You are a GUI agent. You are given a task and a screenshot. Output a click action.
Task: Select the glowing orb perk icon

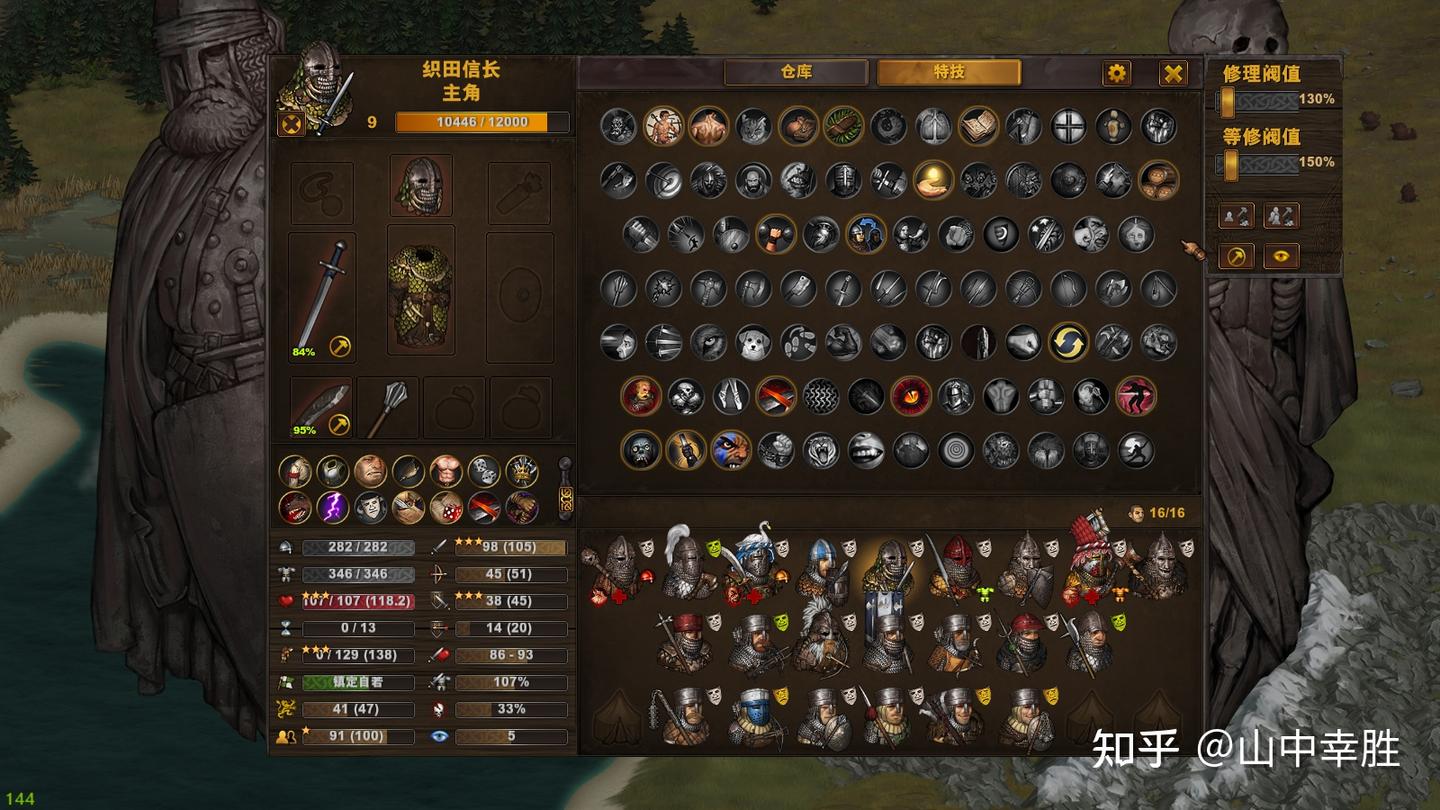(932, 180)
